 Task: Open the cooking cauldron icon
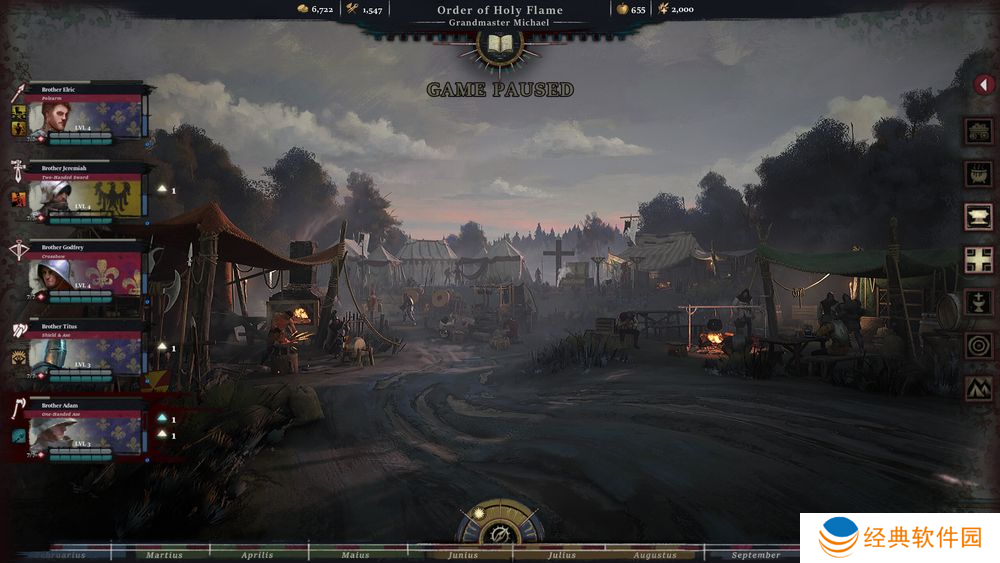point(978,173)
